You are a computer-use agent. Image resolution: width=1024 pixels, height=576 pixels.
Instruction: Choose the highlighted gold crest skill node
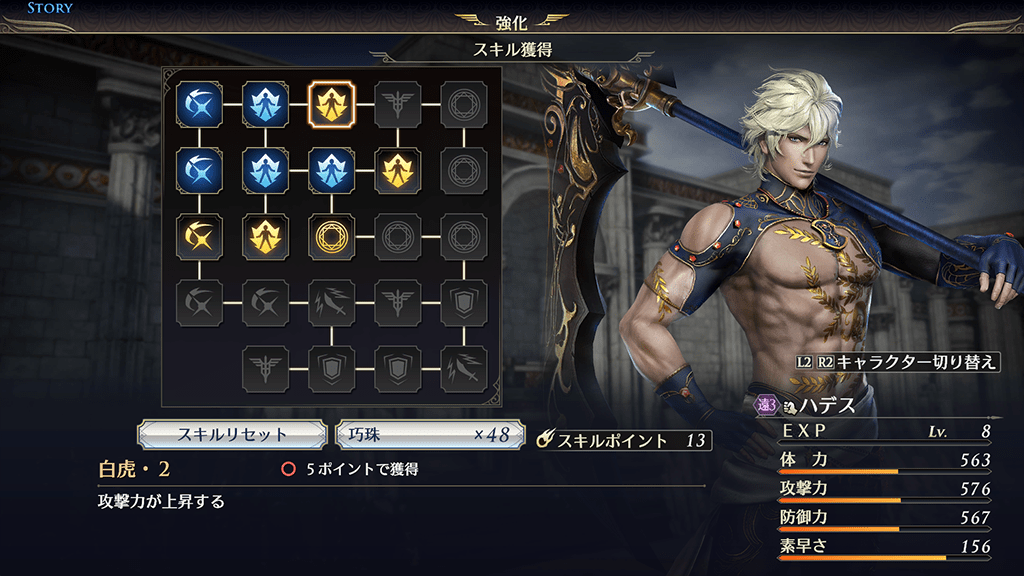tap(330, 103)
